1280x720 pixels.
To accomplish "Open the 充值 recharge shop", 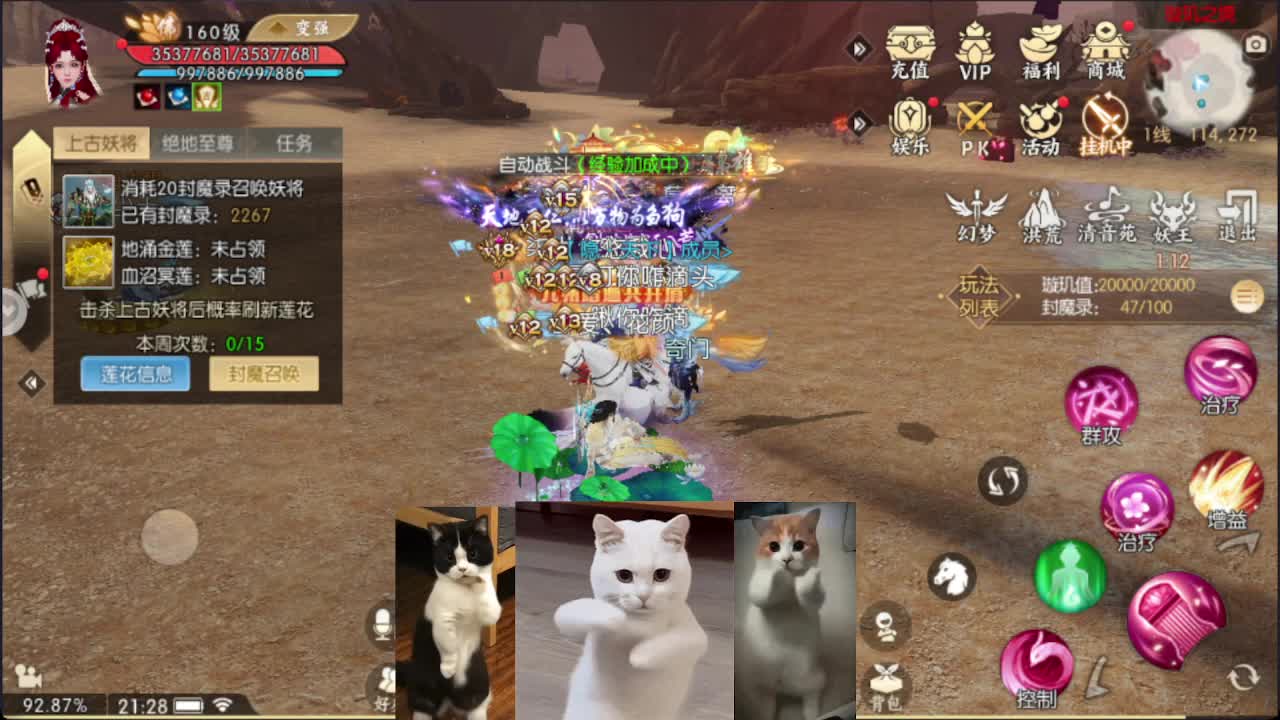I will [x=910, y=50].
